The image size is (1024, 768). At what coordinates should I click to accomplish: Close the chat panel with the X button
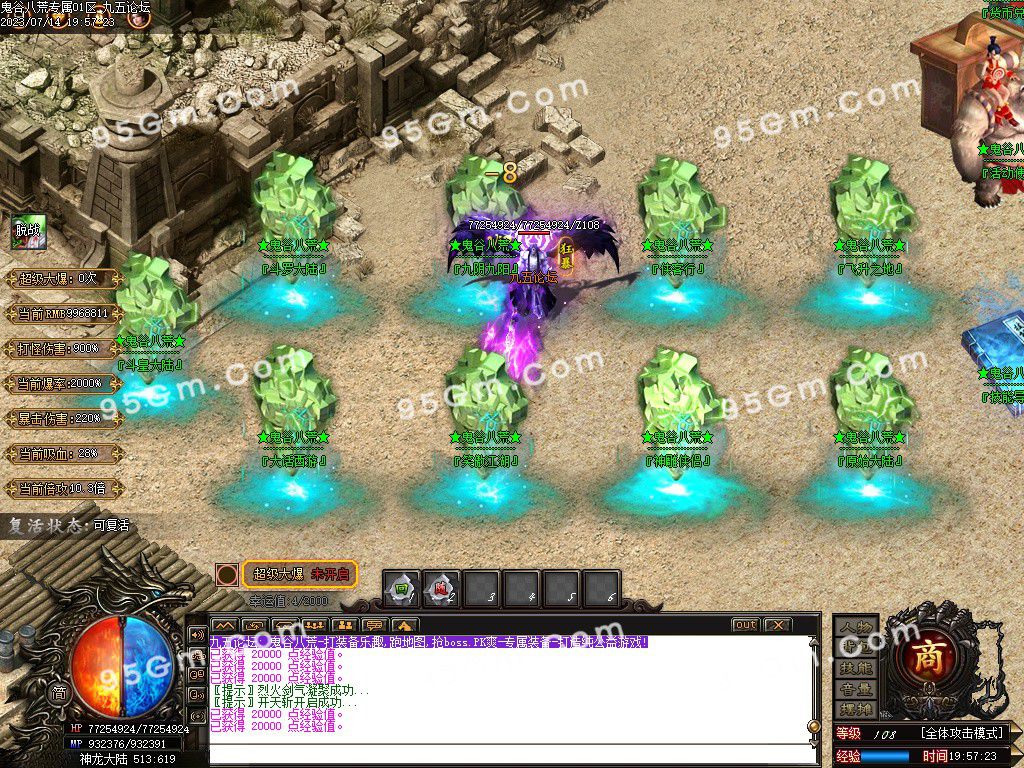coord(777,625)
